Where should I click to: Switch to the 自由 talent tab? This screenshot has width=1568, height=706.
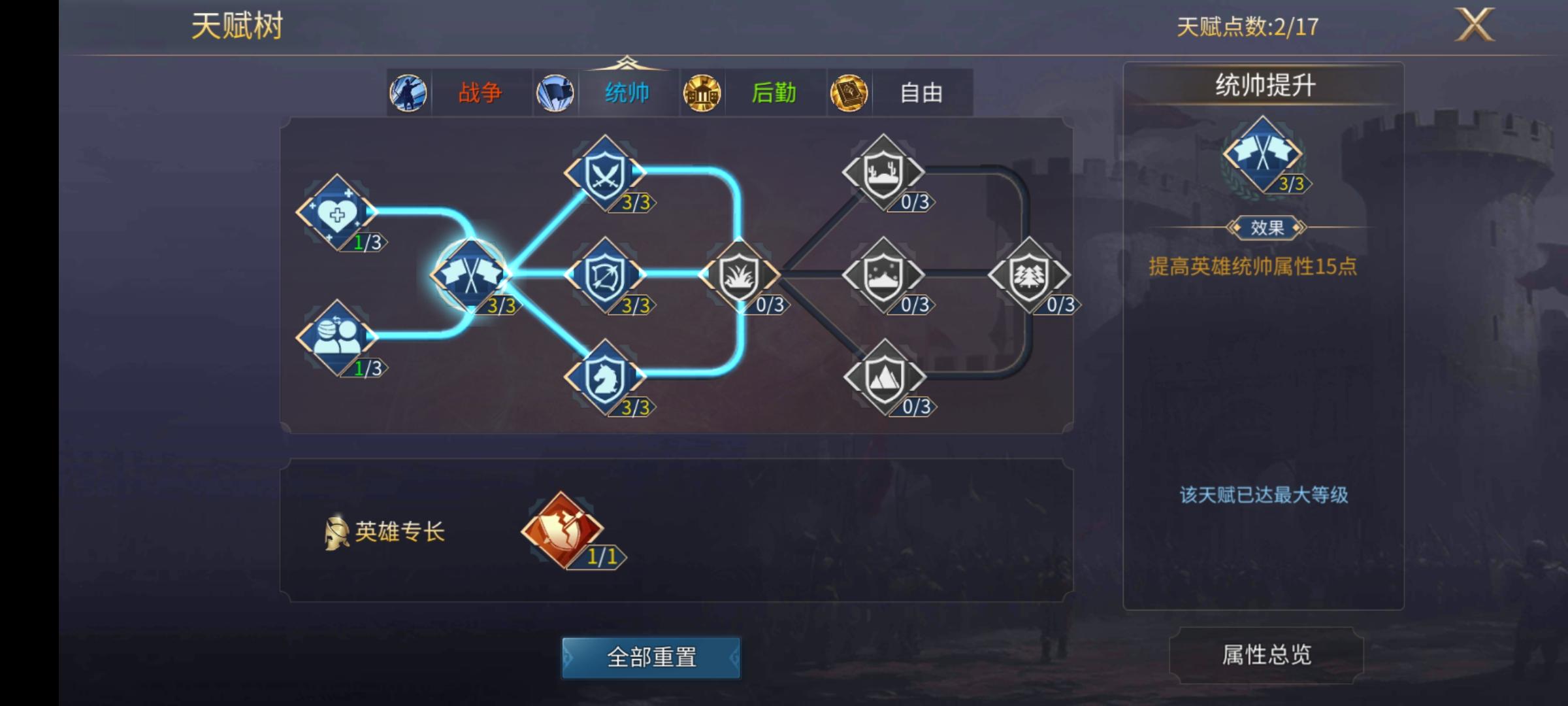(x=922, y=93)
